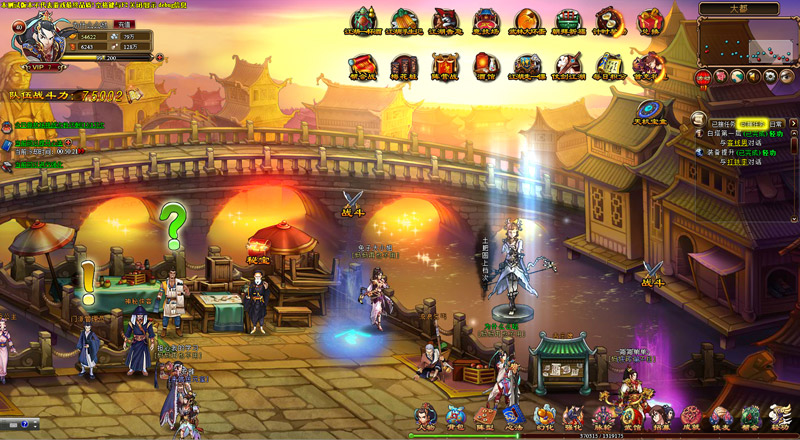Click the 大都 minimap
Image resolution: width=800 pixels, height=440 pixels.
(745, 40)
